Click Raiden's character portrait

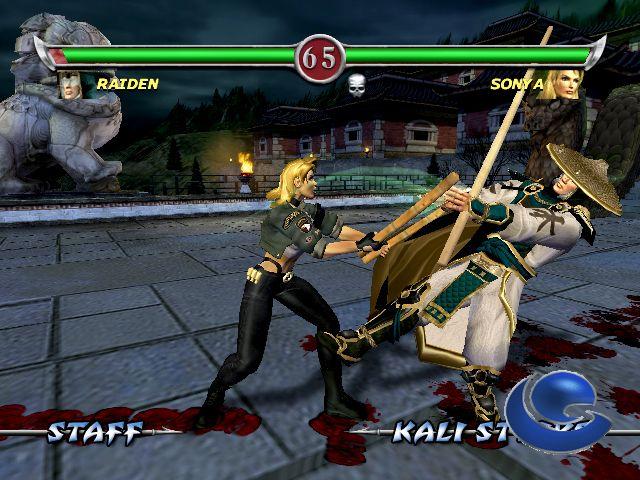(x=71, y=86)
